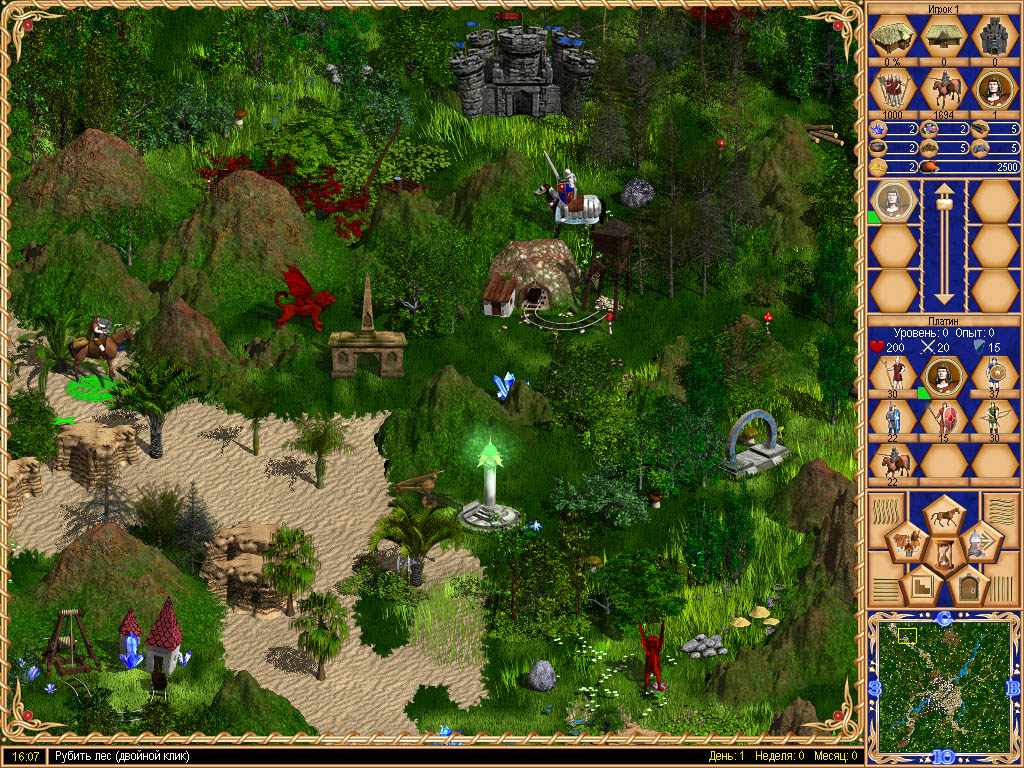Select the armored swordsman stack with blue shield
The width and height of the screenshot is (1024, 768).
point(892,418)
